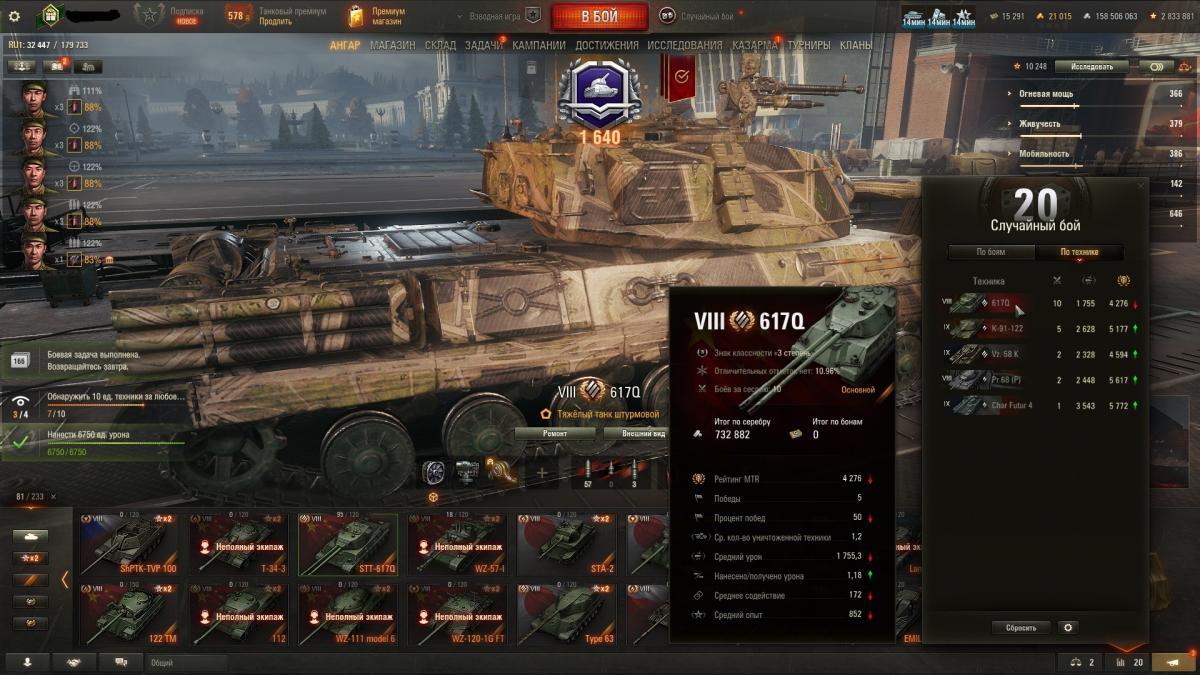Switch session stats to По боям
This screenshot has height=675, width=1200.
pyautogui.click(x=990, y=252)
